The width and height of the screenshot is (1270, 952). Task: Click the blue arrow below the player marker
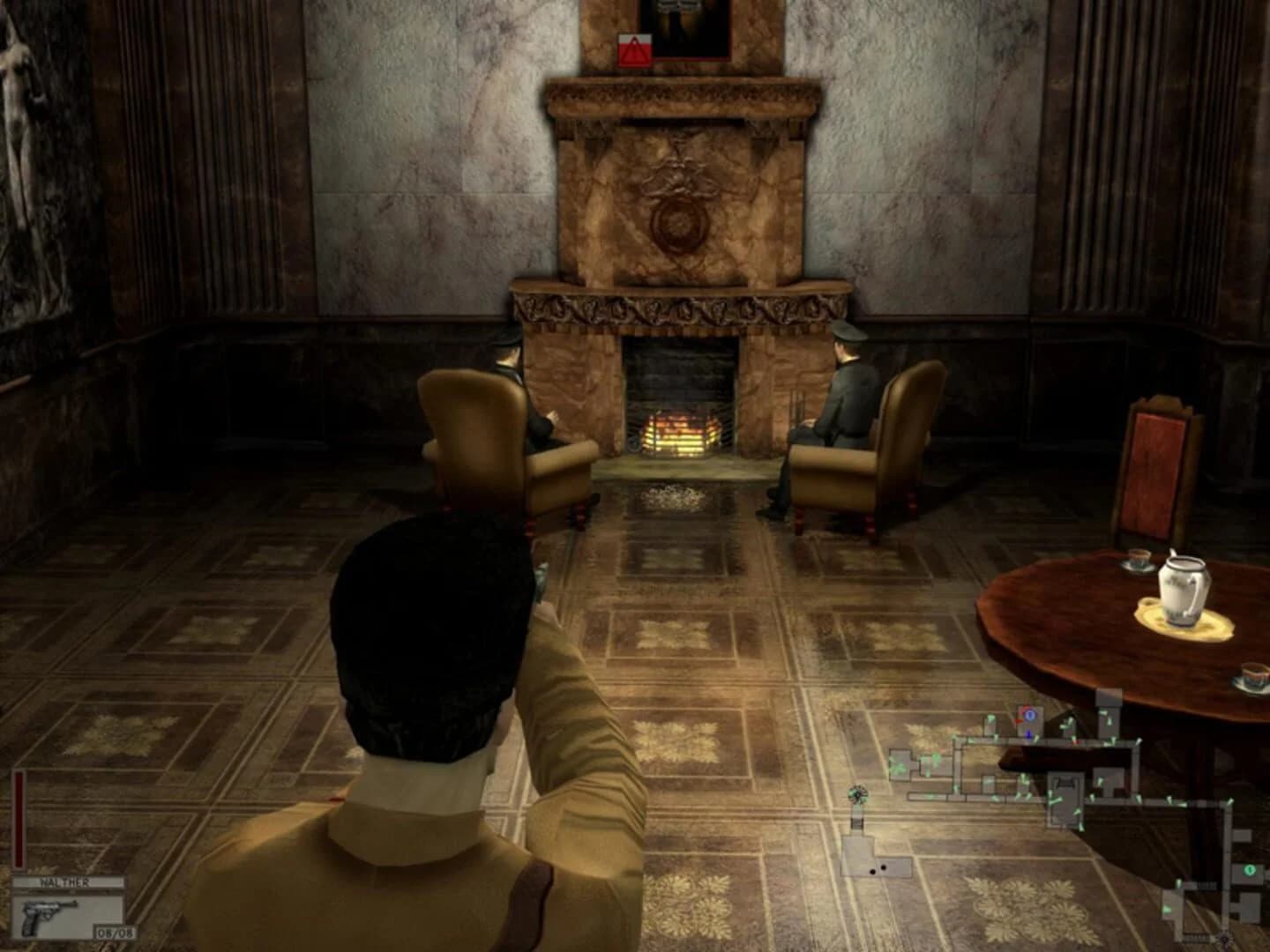pyautogui.click(x=1029, y=735)
